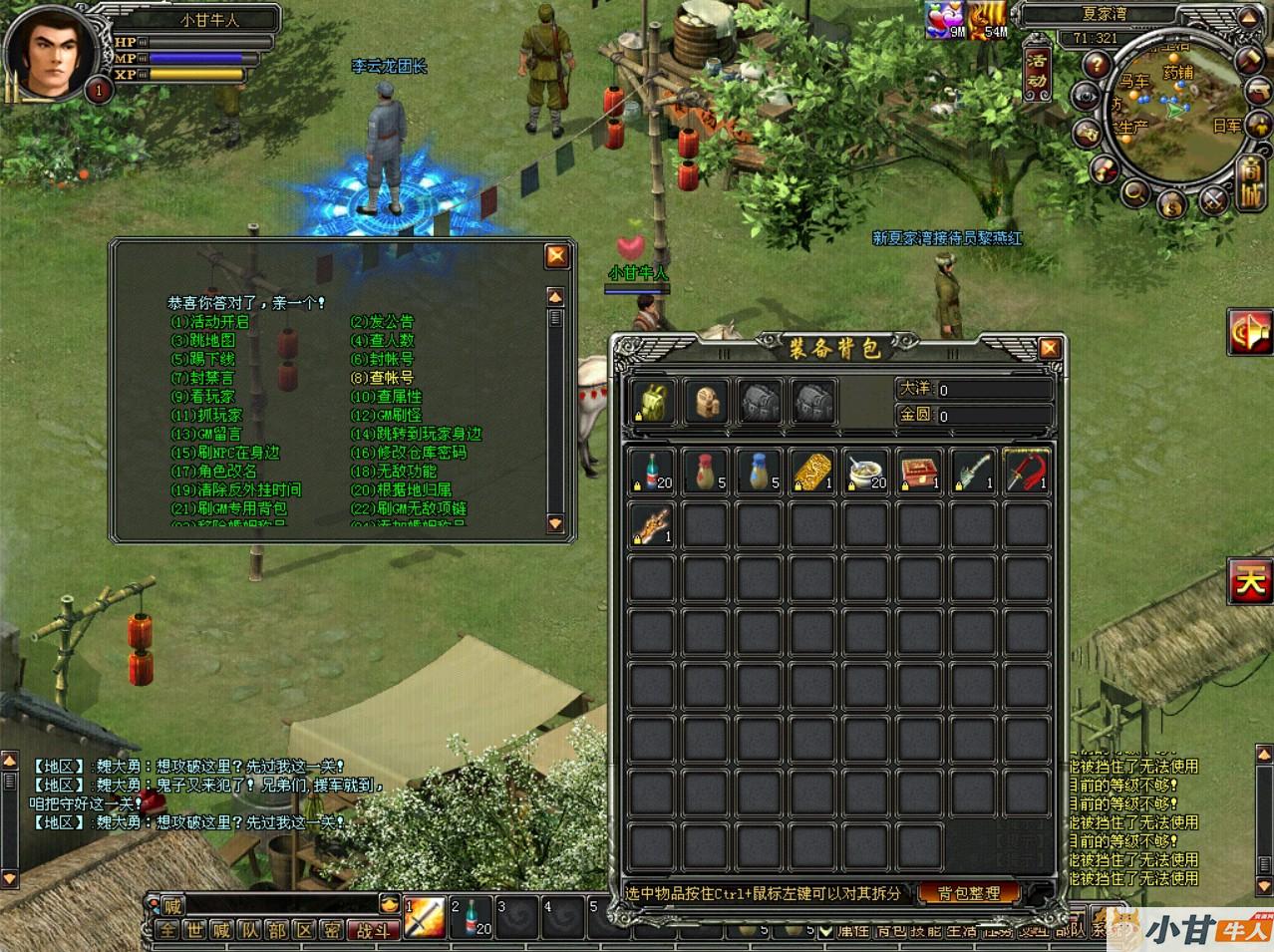Image resolution: width=1274 pixels, height=952 pixels.
Task: Use the sword skill in hotbar slot 1
Action: tap(425, 916)
